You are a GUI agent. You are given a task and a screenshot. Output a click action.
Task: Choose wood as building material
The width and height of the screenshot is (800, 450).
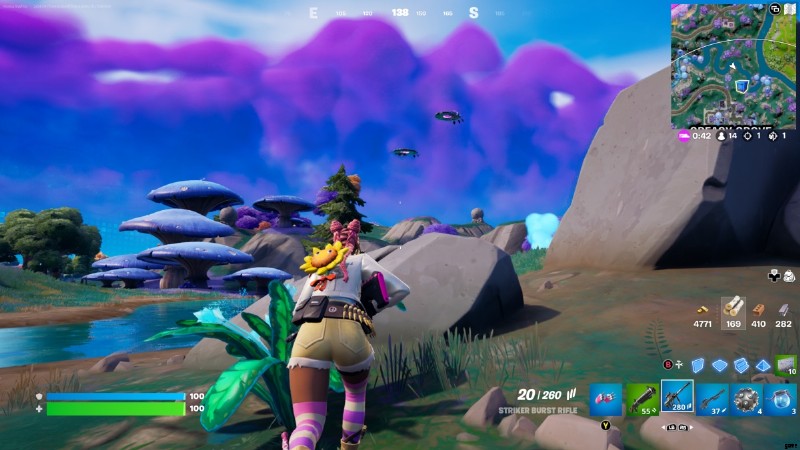click(732, 308)
